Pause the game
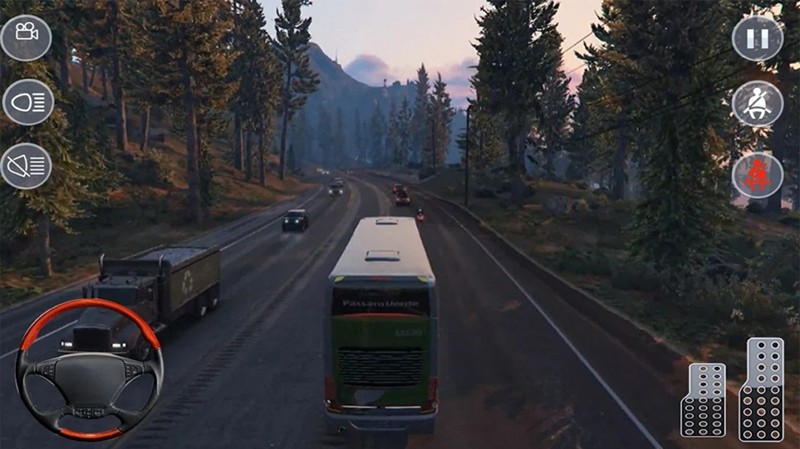The height and width of the screenshot is (449, 800). [x=757, y=39]
